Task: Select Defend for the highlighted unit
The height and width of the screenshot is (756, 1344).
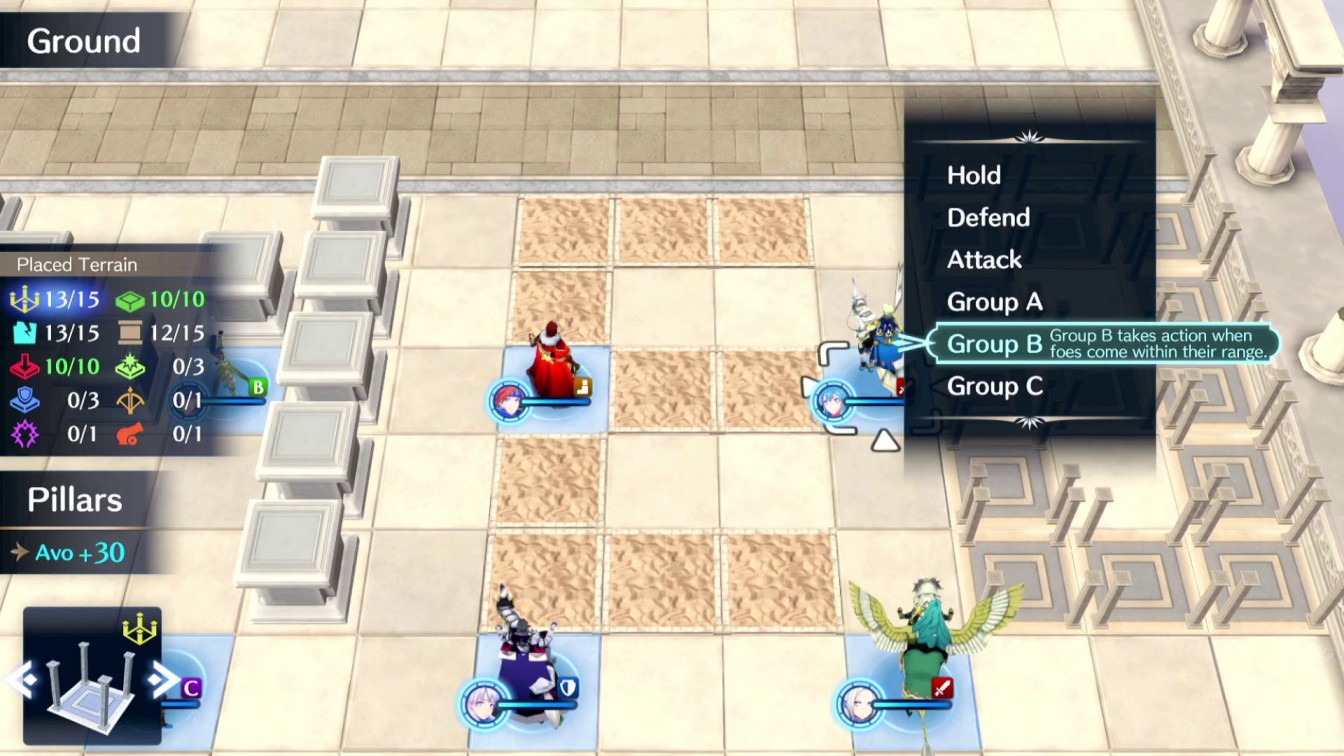Action: 989,218
